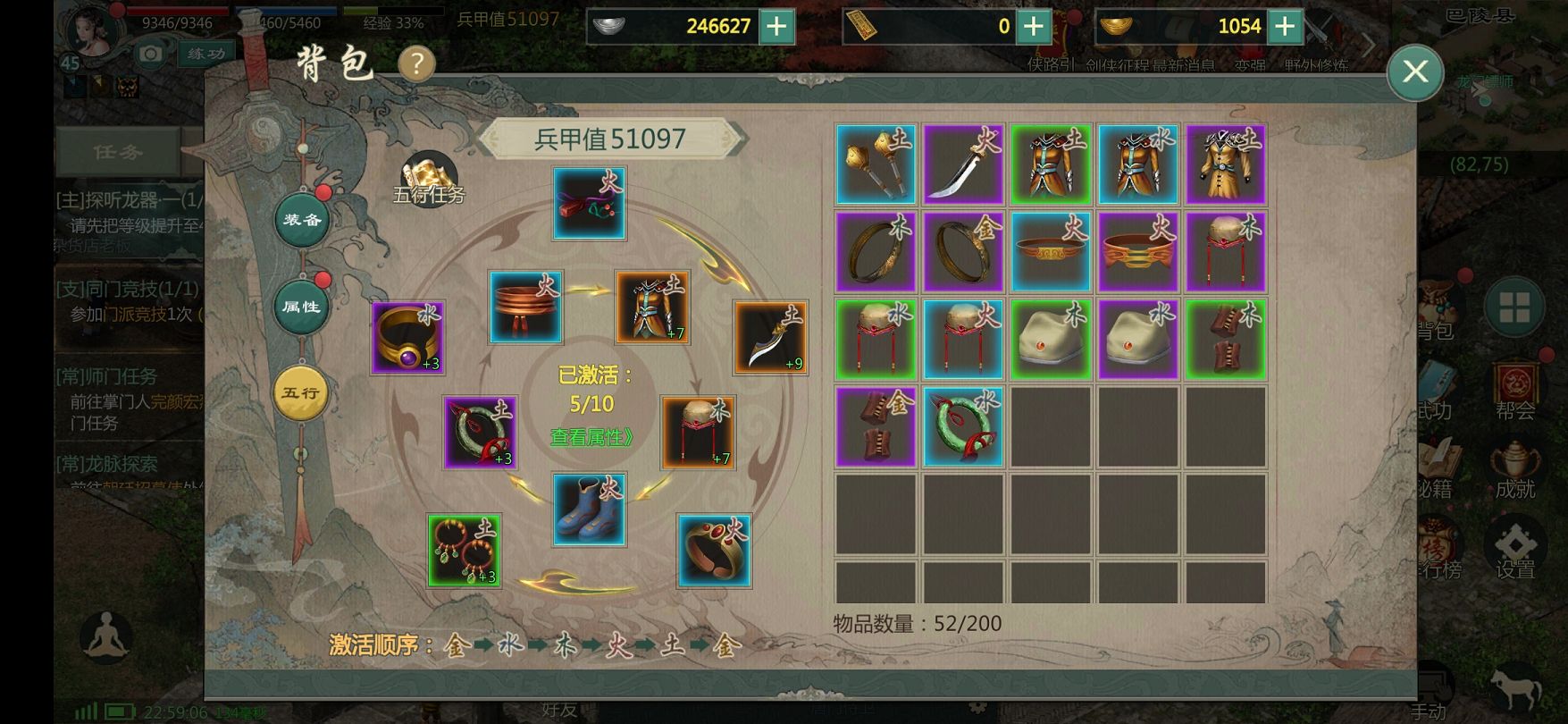The image size is (1568, 724).
Task: Add gold ingots using the plus button
Action: [1284, 26]
